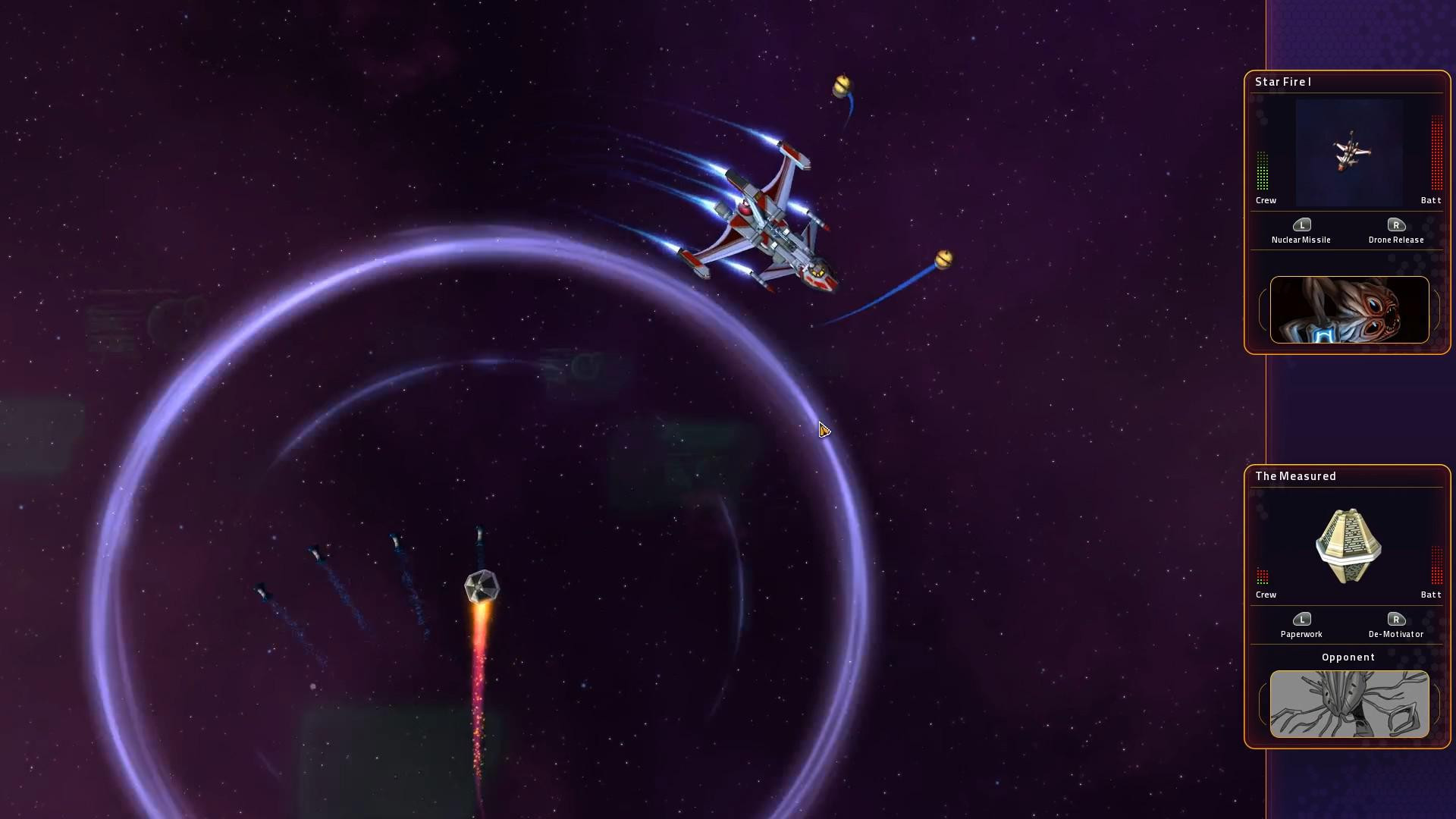This screenshot has width=1456, height=819.
Task: Click the L Nuclear Missile button icon
Action: (1301, 225)
